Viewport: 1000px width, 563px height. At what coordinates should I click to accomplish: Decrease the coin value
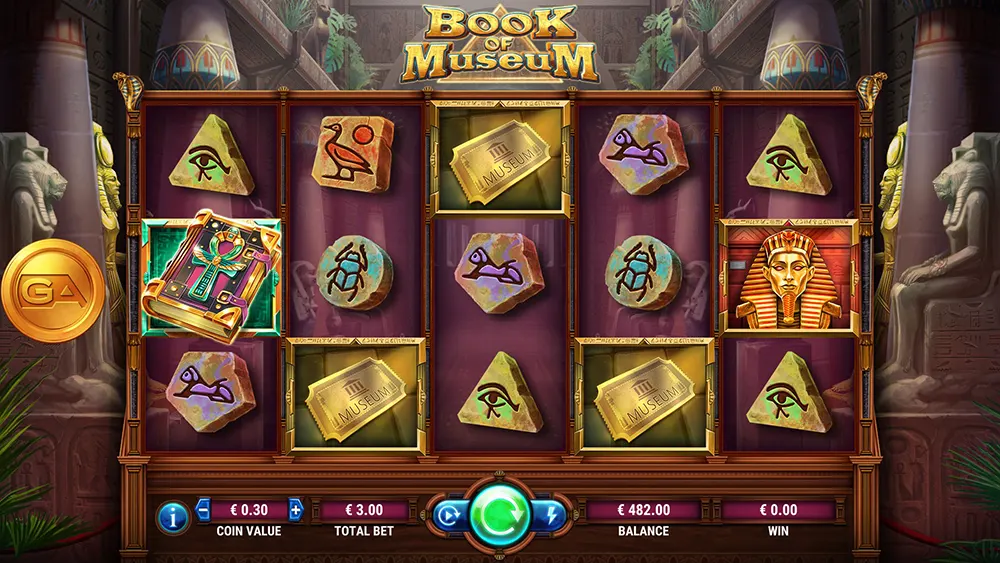click(204, 509)
